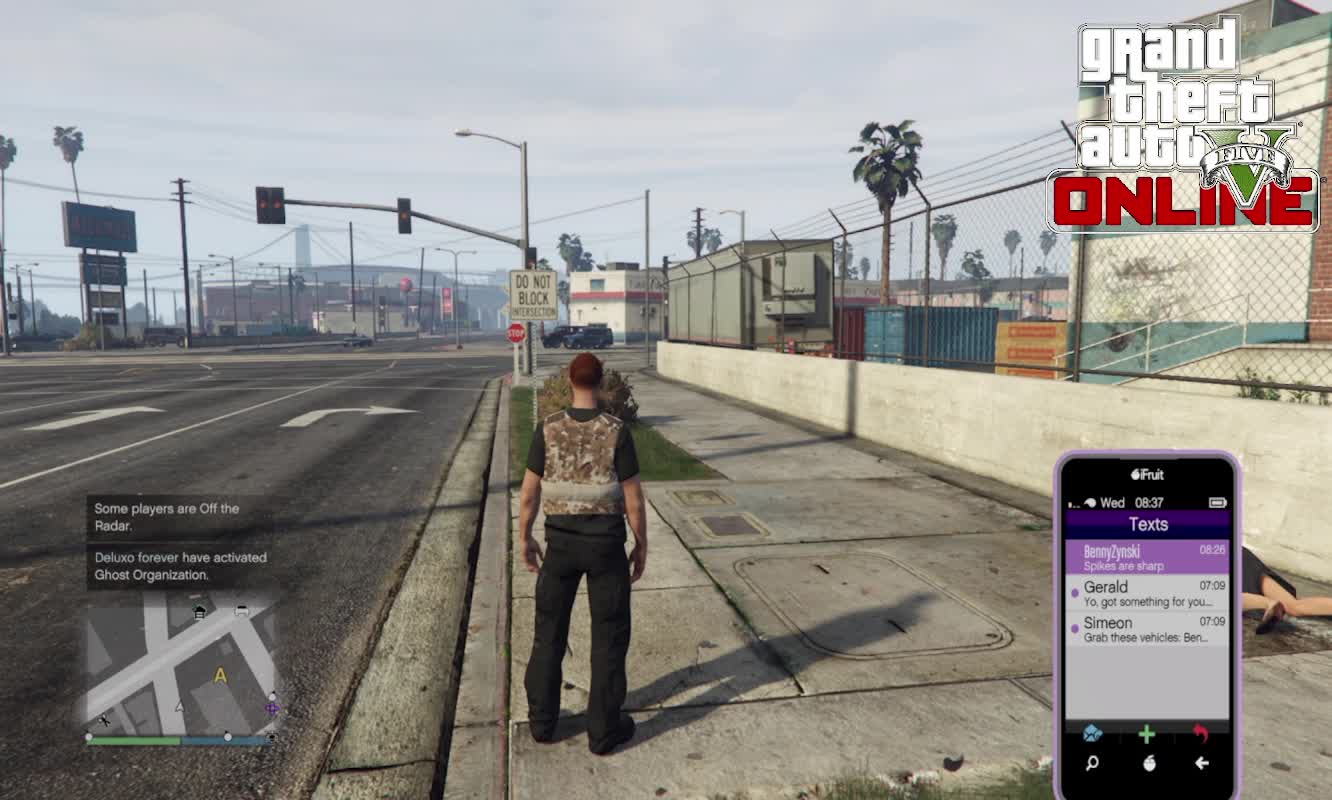Click the Ghost Organization notification
The image size is (1332, 800).
[180, 566]
